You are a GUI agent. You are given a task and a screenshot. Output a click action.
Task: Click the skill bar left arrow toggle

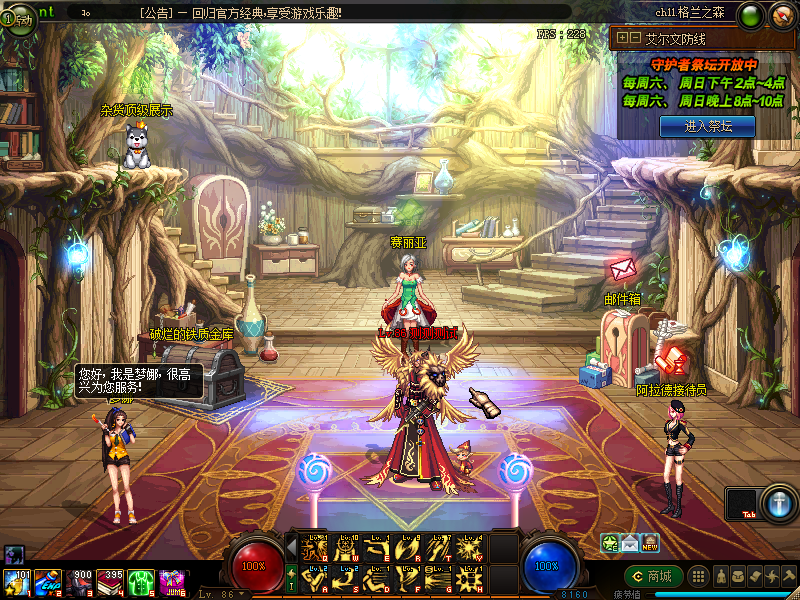[291, 548]
